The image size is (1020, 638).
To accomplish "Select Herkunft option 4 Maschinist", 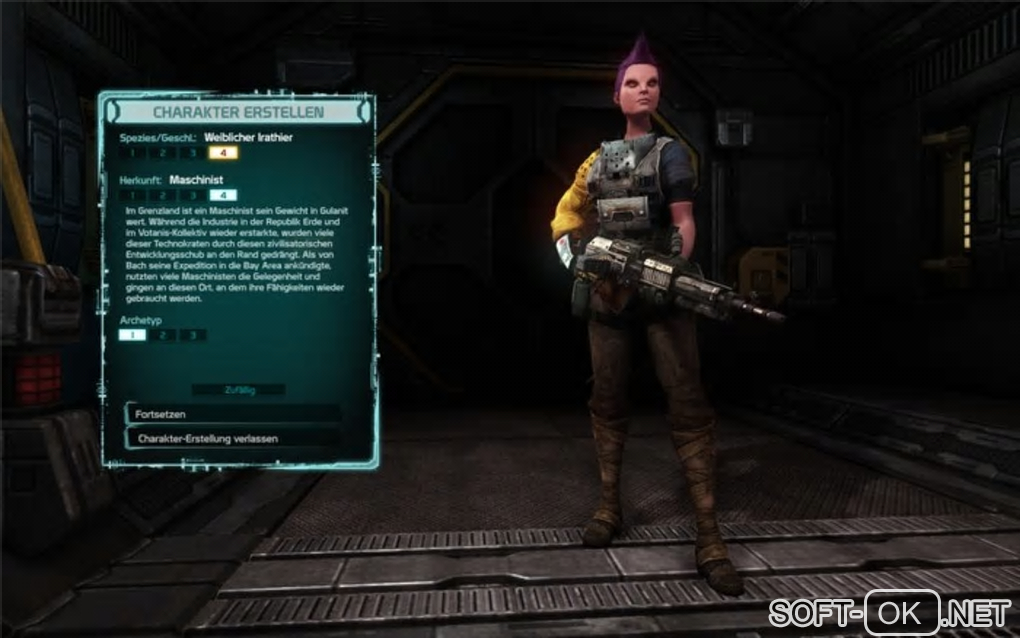I will [222, 195].
